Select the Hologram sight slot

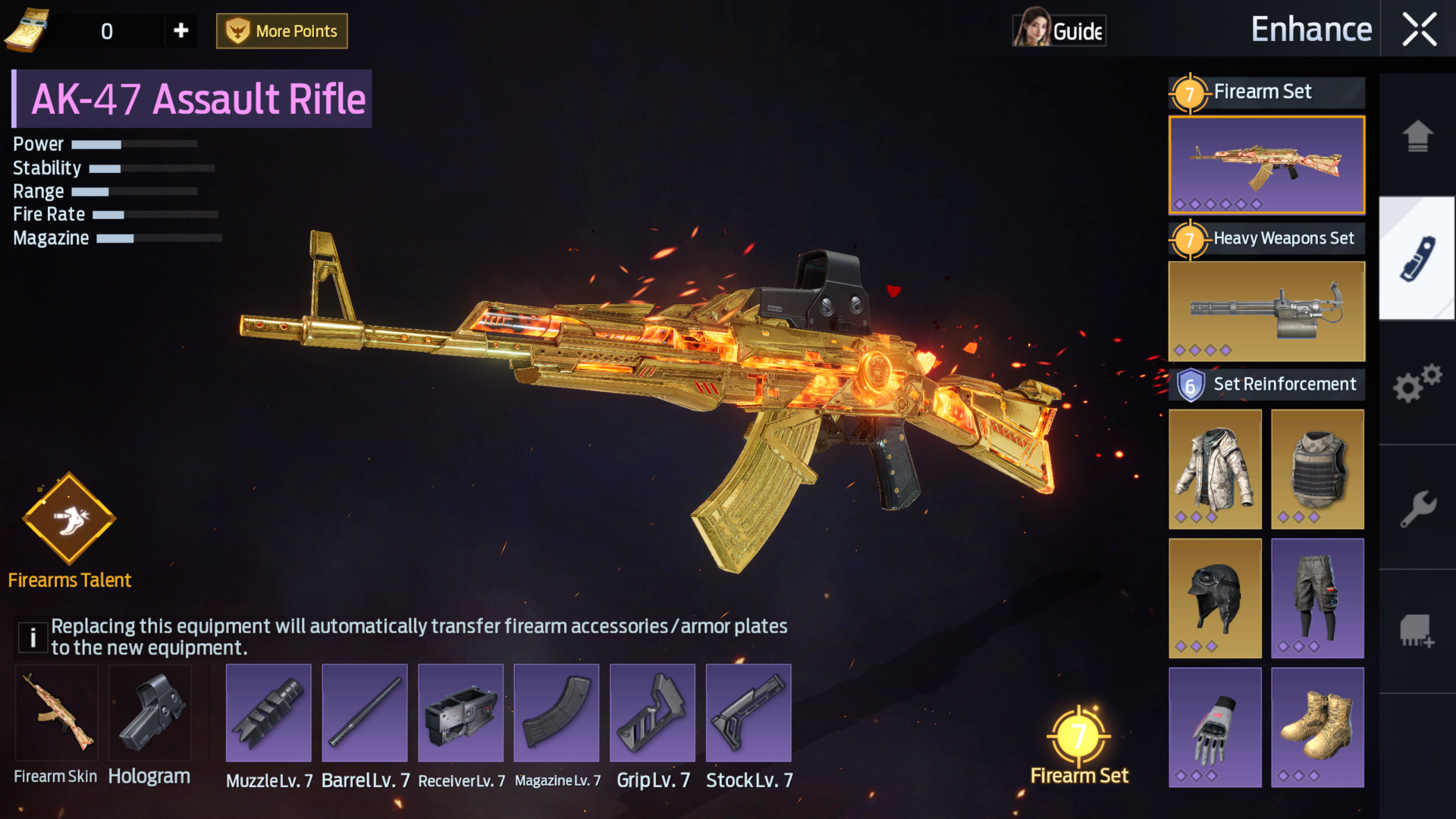pyautogui.click(x=150, y=714)
